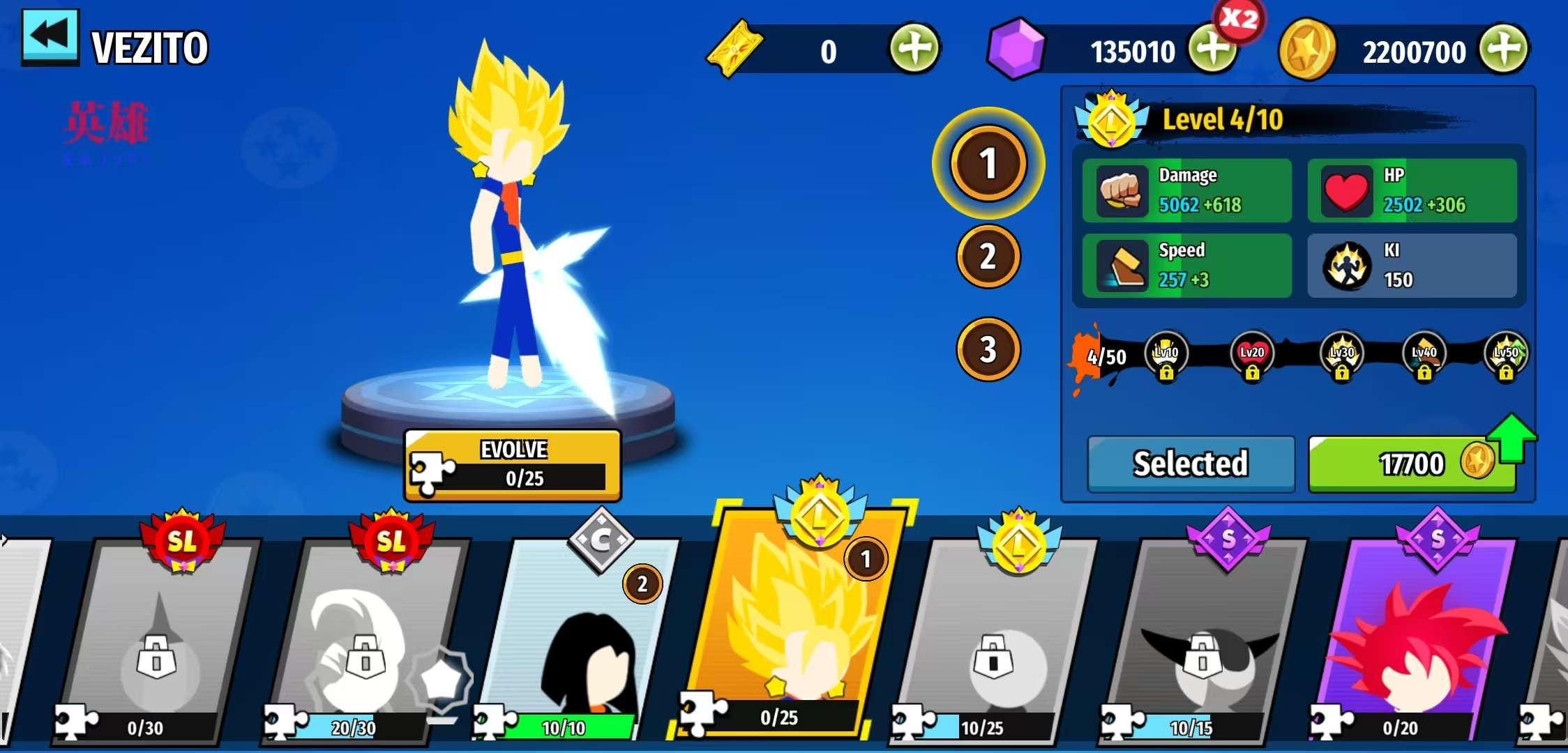
Task: Click the EVOLVE 0/25 button
Action: coord(513,465)
